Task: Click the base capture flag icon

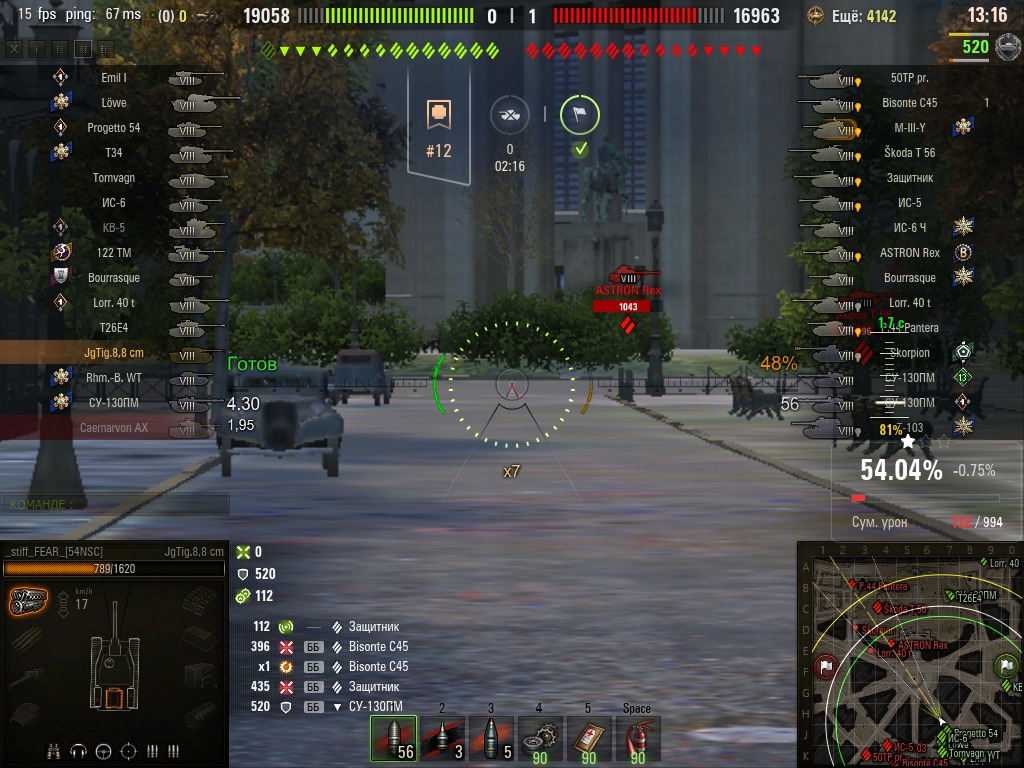Action: [x=580, y=117]
